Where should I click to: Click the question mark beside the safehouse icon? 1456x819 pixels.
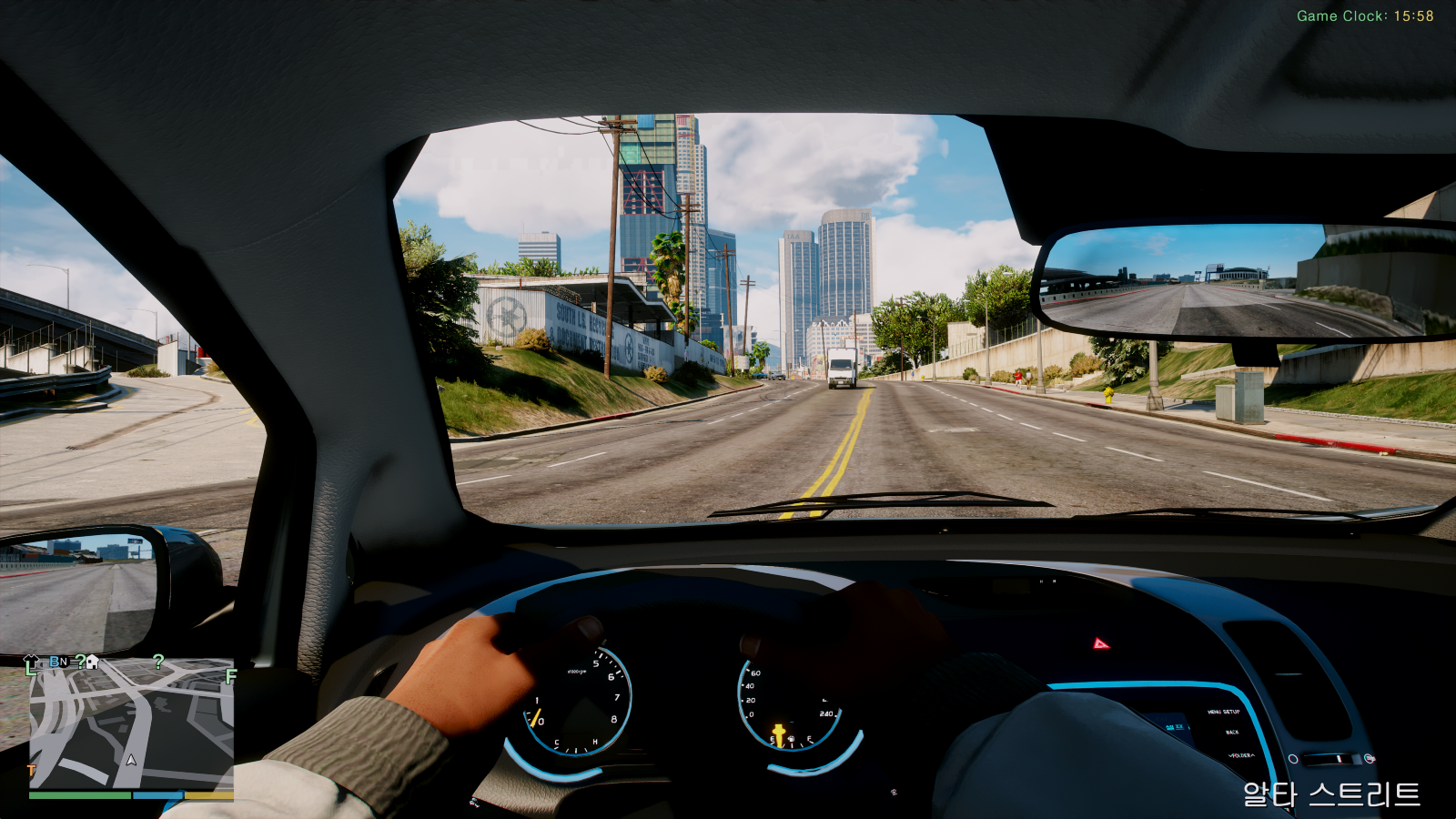pos(80,662)
